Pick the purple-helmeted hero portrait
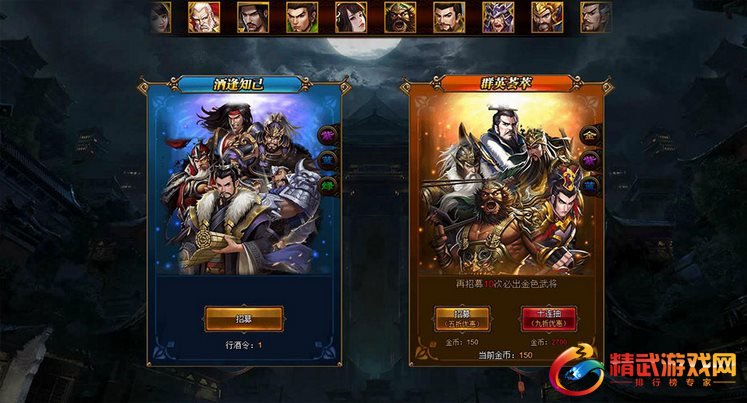Screen dimensions: 747x403 coord(497,17)
